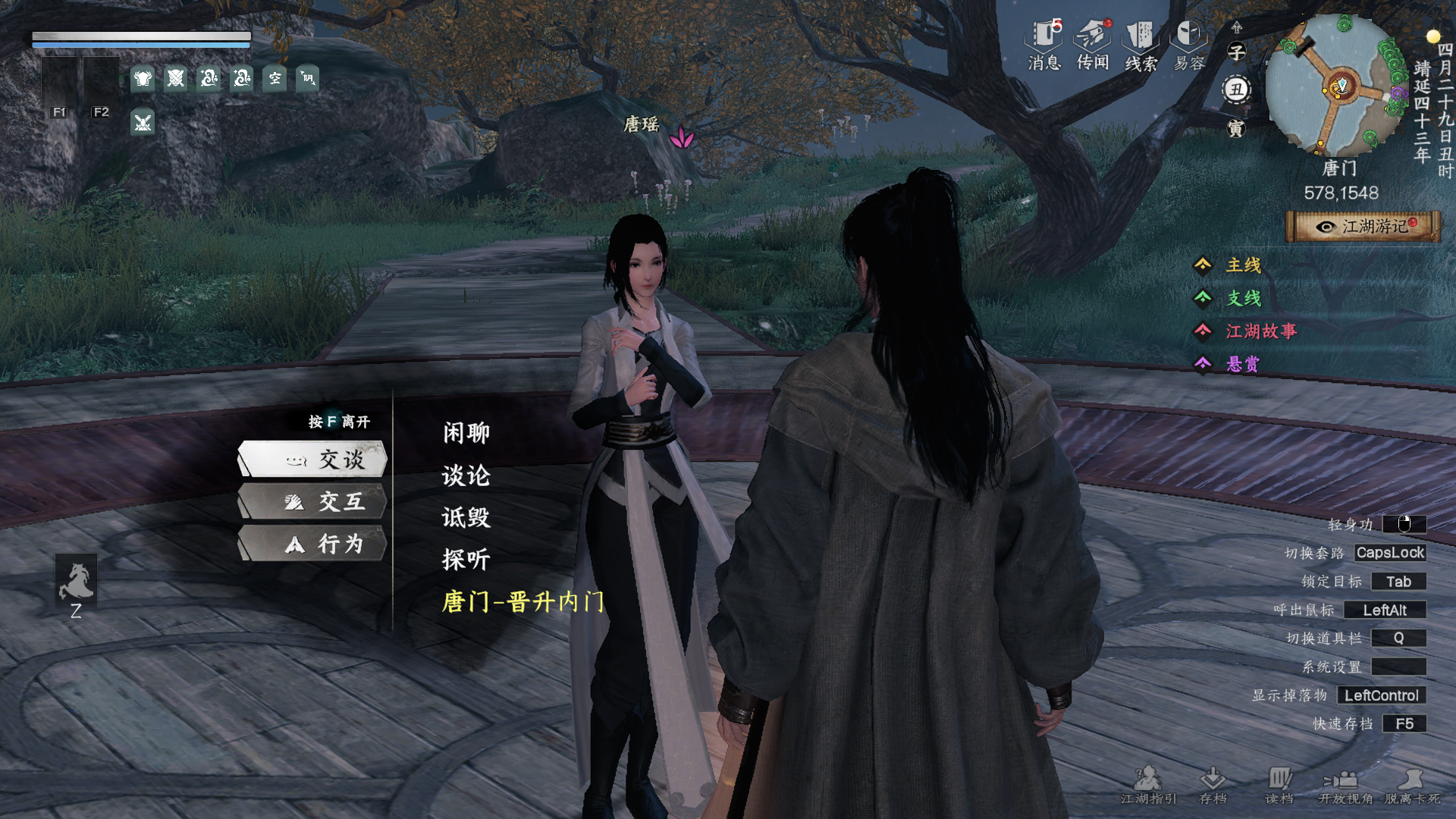Select the yellow 唐门-晋升内门 quest option

[x=523, y=602]
